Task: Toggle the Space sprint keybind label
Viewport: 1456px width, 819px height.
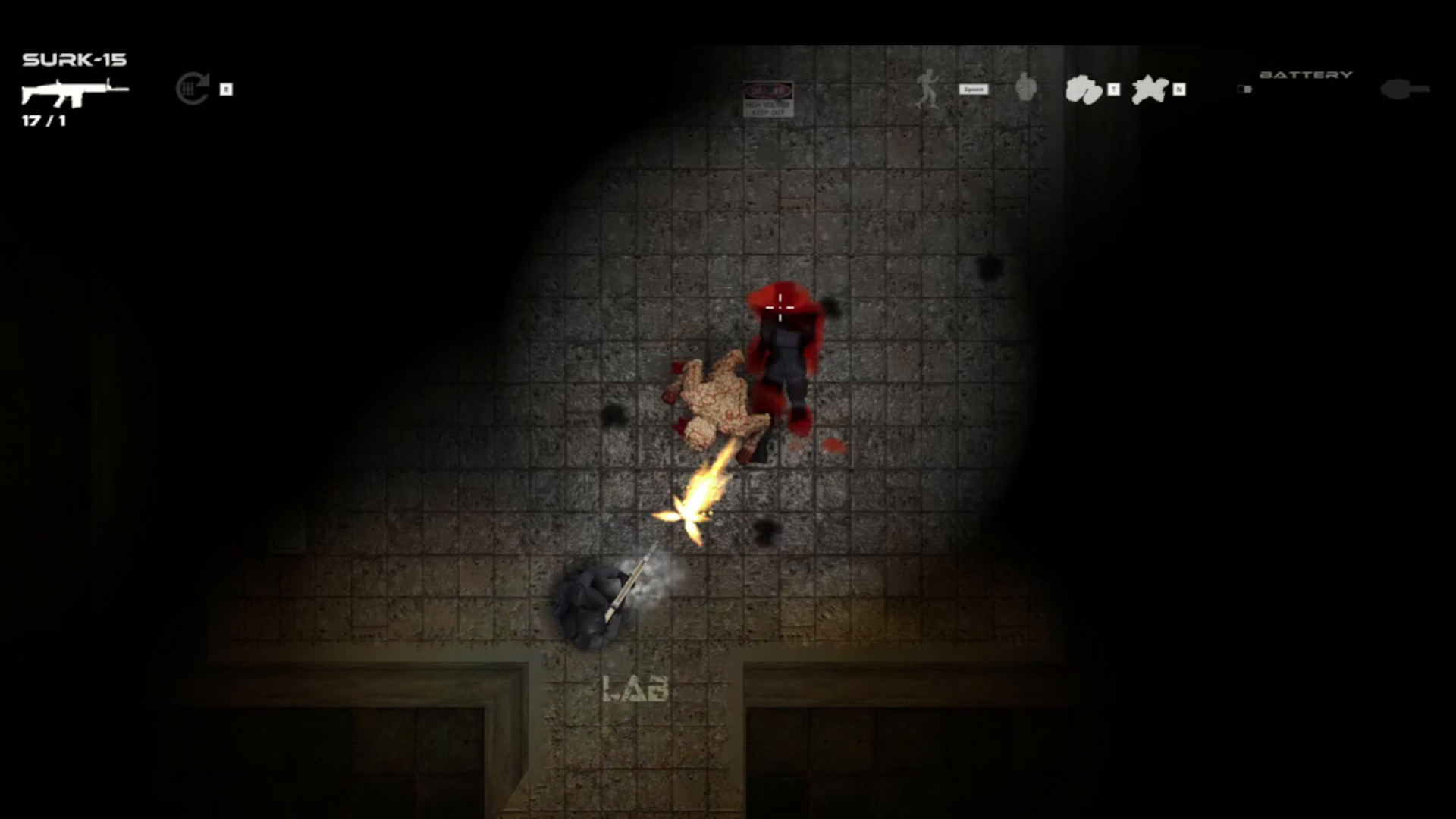Action: pyautogui.click(x=973, y=89)
